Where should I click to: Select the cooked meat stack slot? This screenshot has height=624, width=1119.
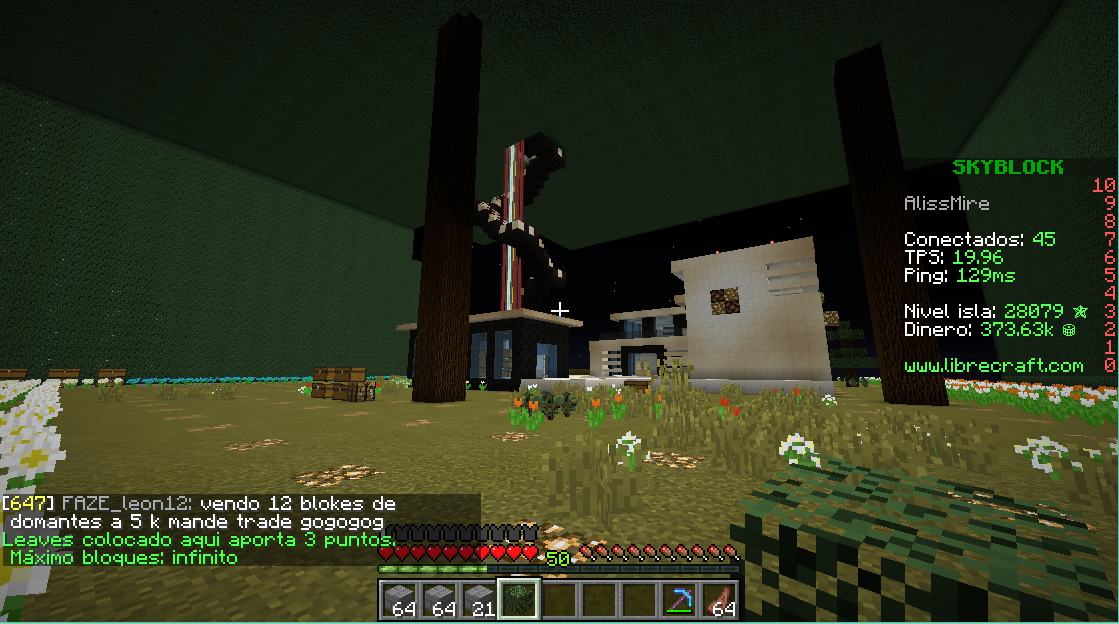[720, 598]
